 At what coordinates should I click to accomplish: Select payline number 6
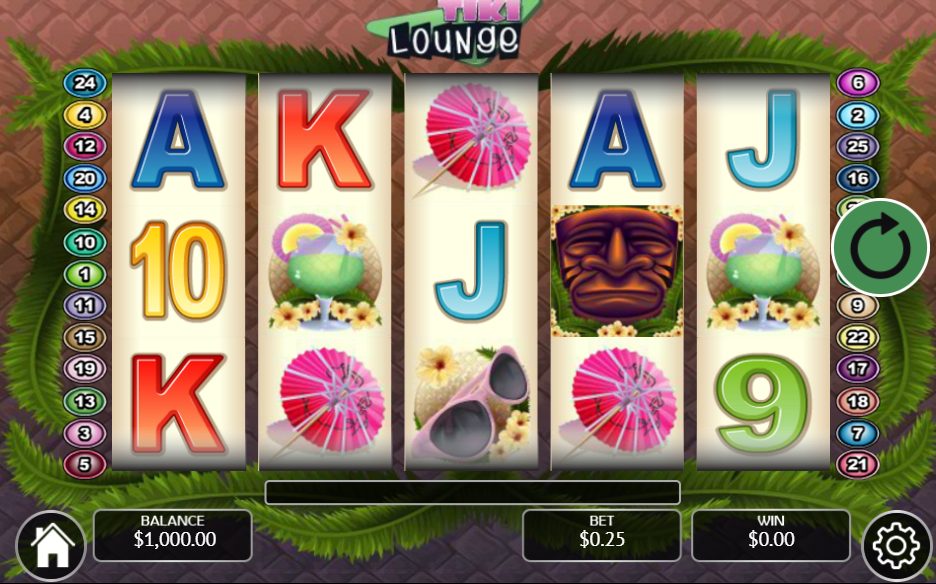(857, 83)
